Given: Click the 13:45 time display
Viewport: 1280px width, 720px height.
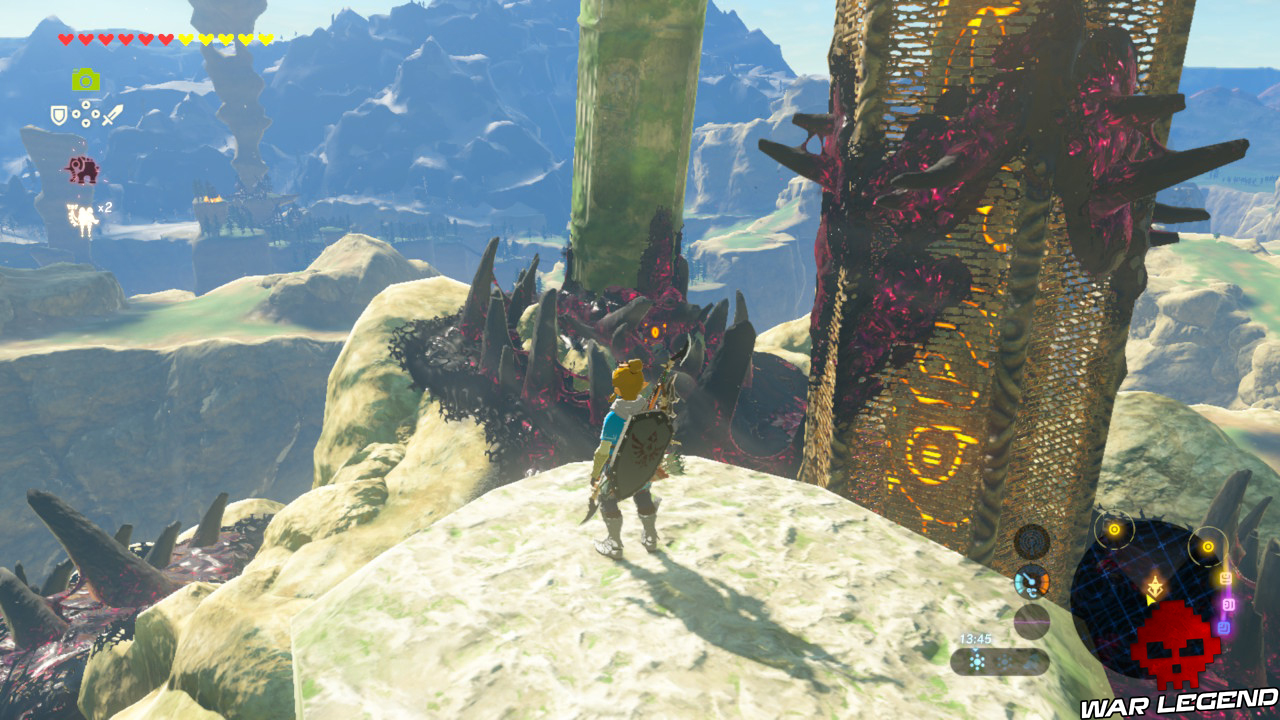Looking at the screenshot, I should click(975, 638).
